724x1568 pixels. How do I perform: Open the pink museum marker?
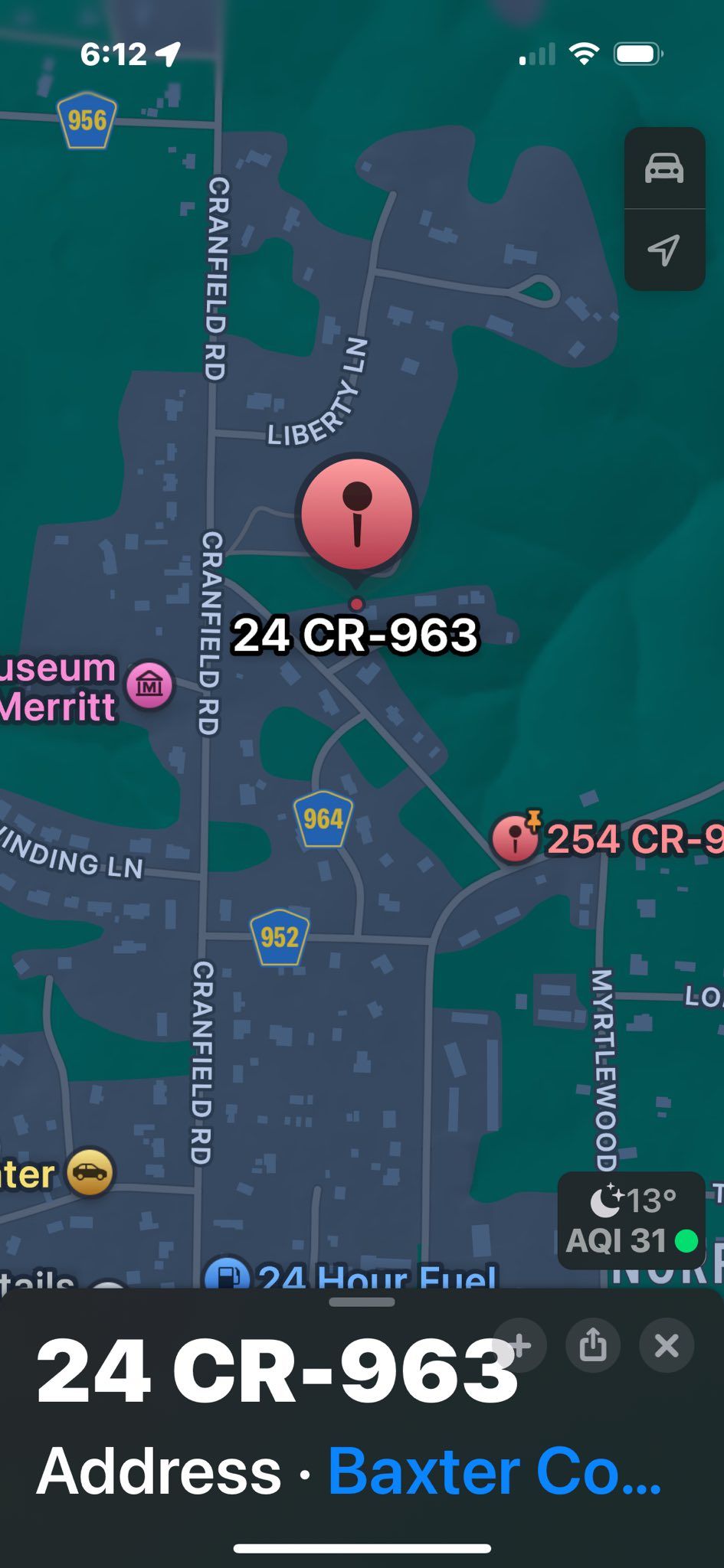[x=150, y=684]
